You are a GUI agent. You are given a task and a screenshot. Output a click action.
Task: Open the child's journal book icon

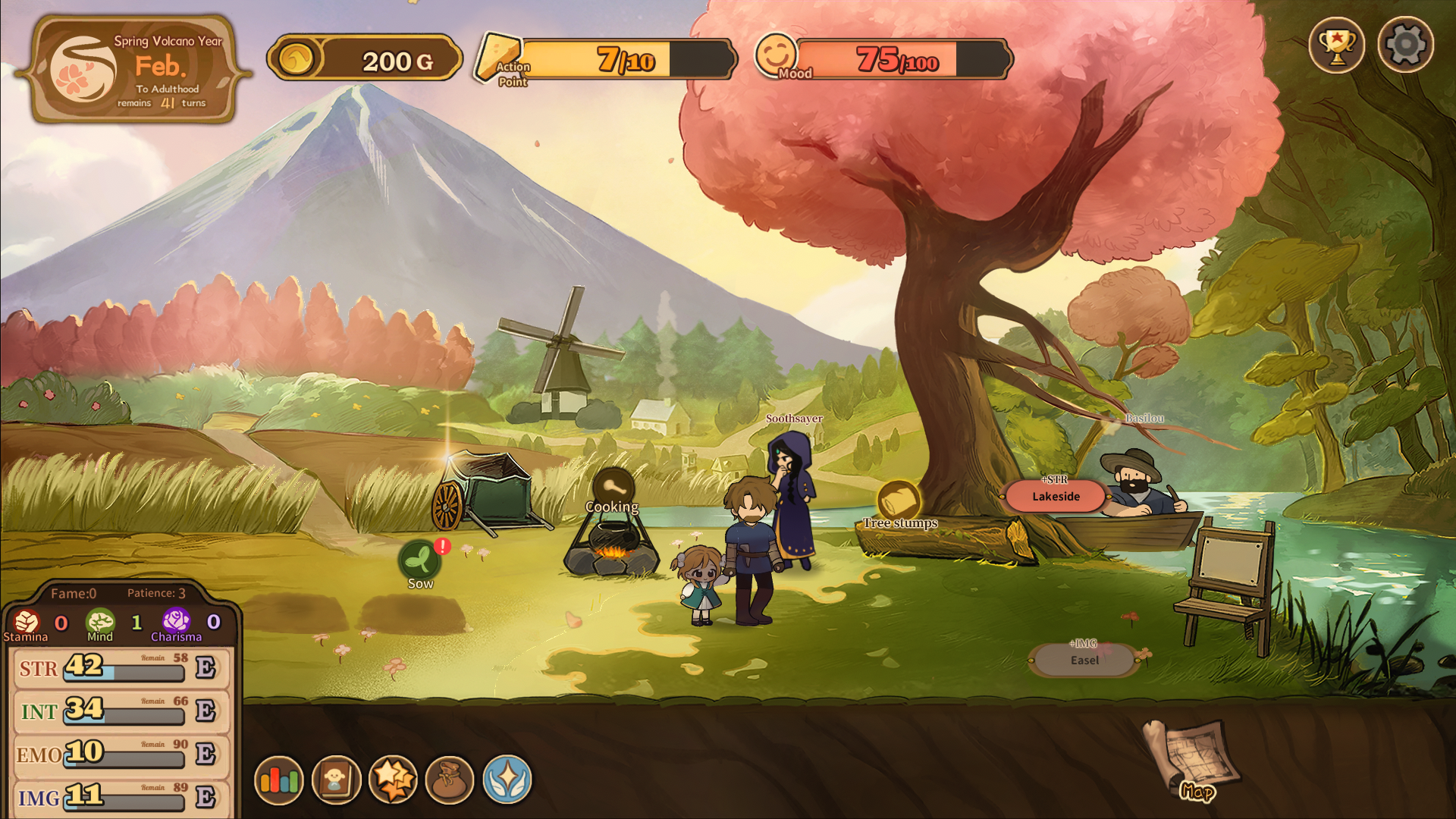point(338,780)
